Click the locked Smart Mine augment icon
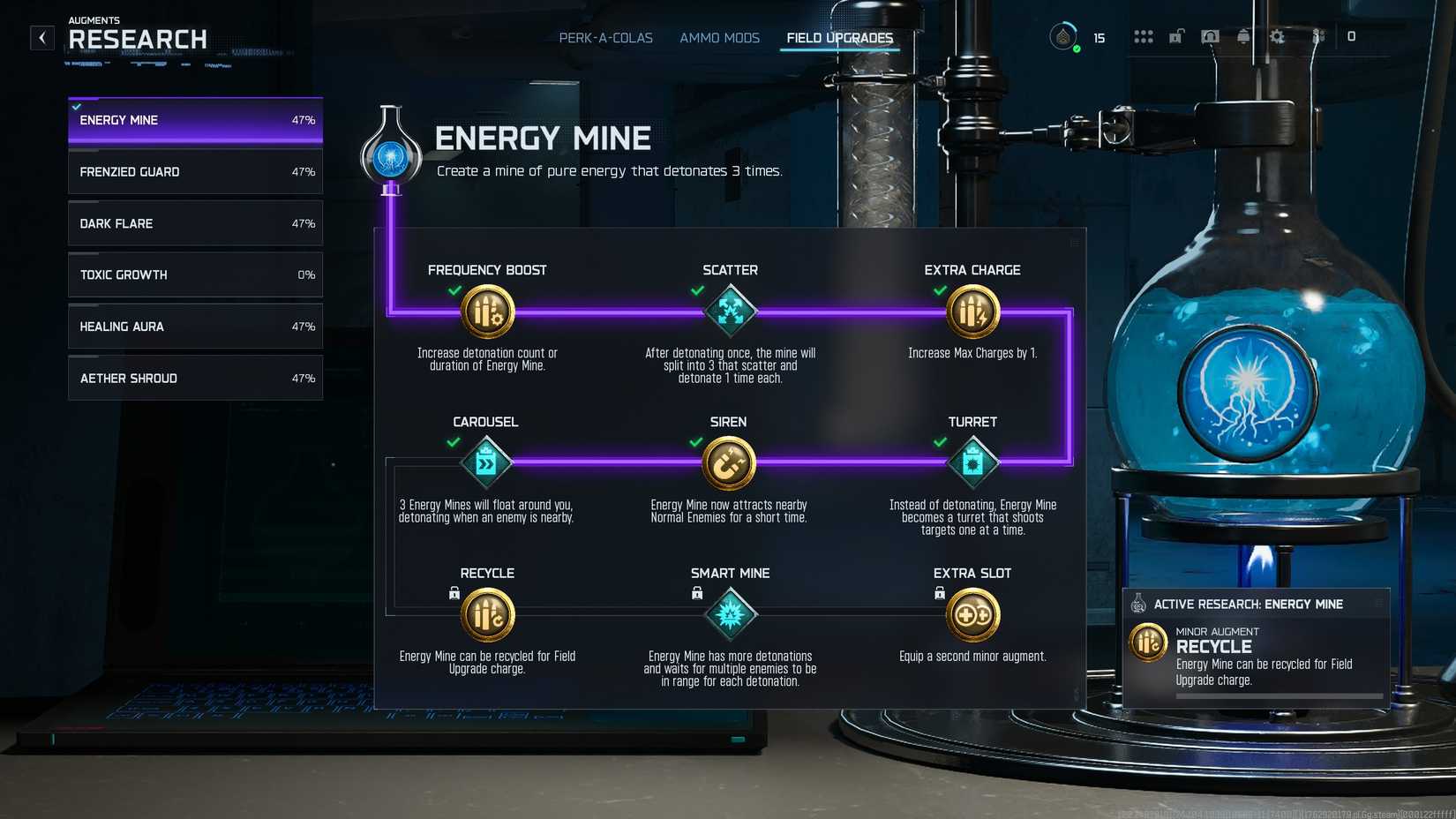The height and width of the screenshot is (819, 1456). point(730,613)
